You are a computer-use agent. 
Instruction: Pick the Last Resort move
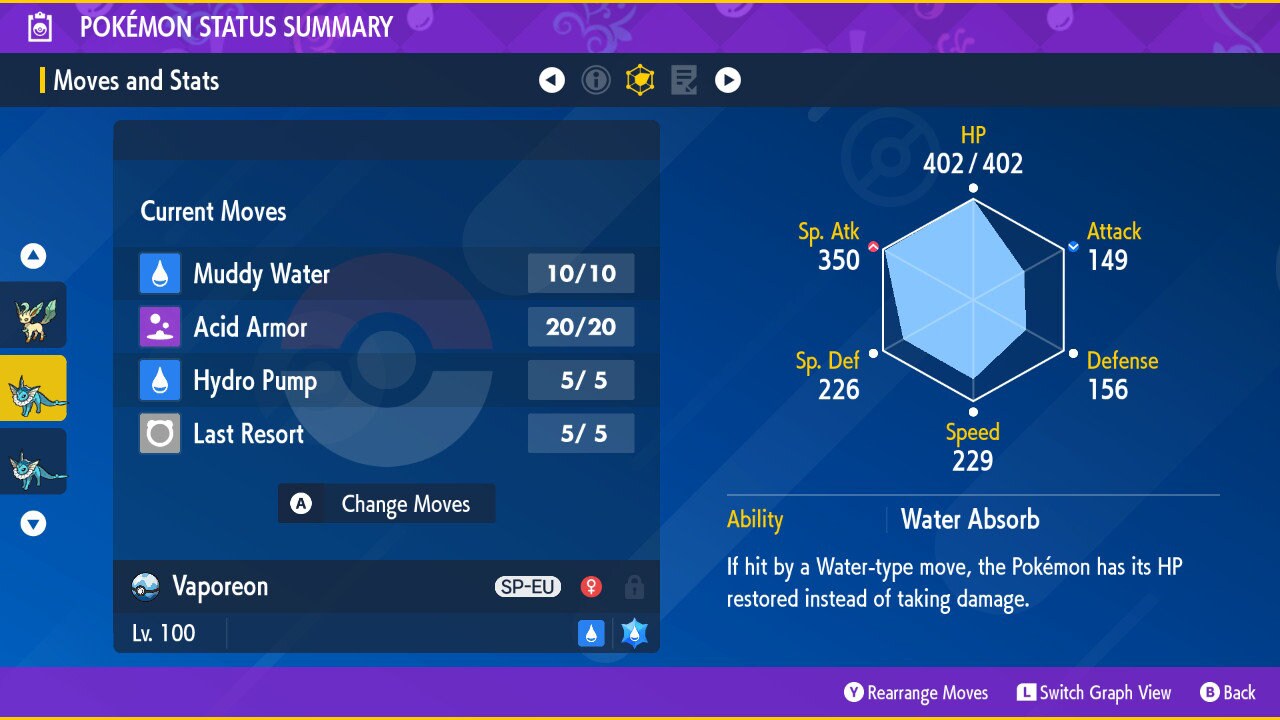386,434
